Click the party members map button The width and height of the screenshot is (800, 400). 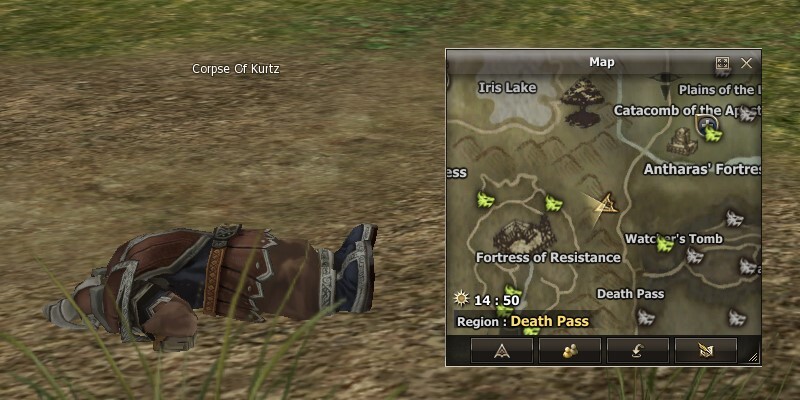[x=569, y=350]
